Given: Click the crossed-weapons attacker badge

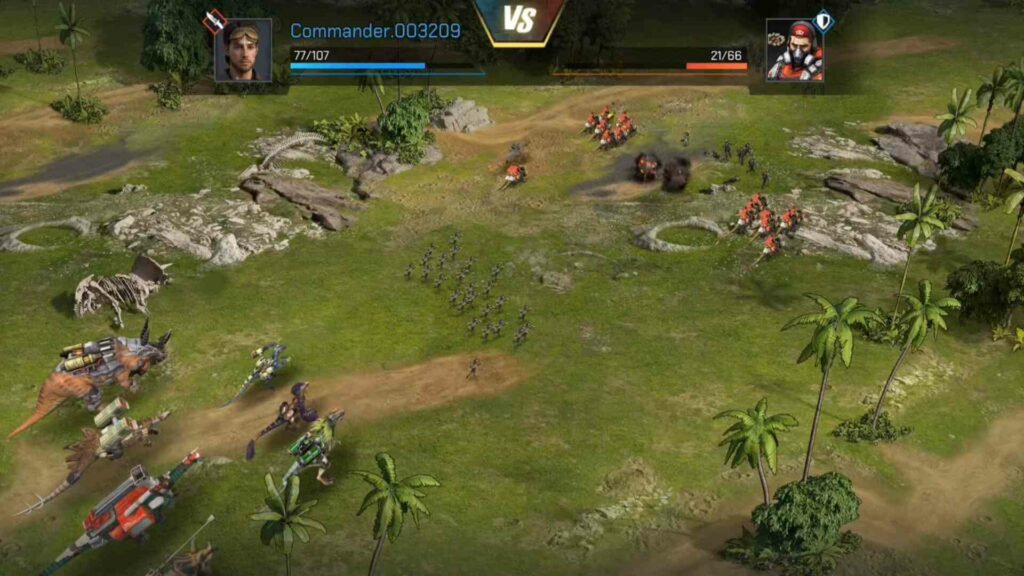Looking at the screenshot, I should click(x=213, y=21).
